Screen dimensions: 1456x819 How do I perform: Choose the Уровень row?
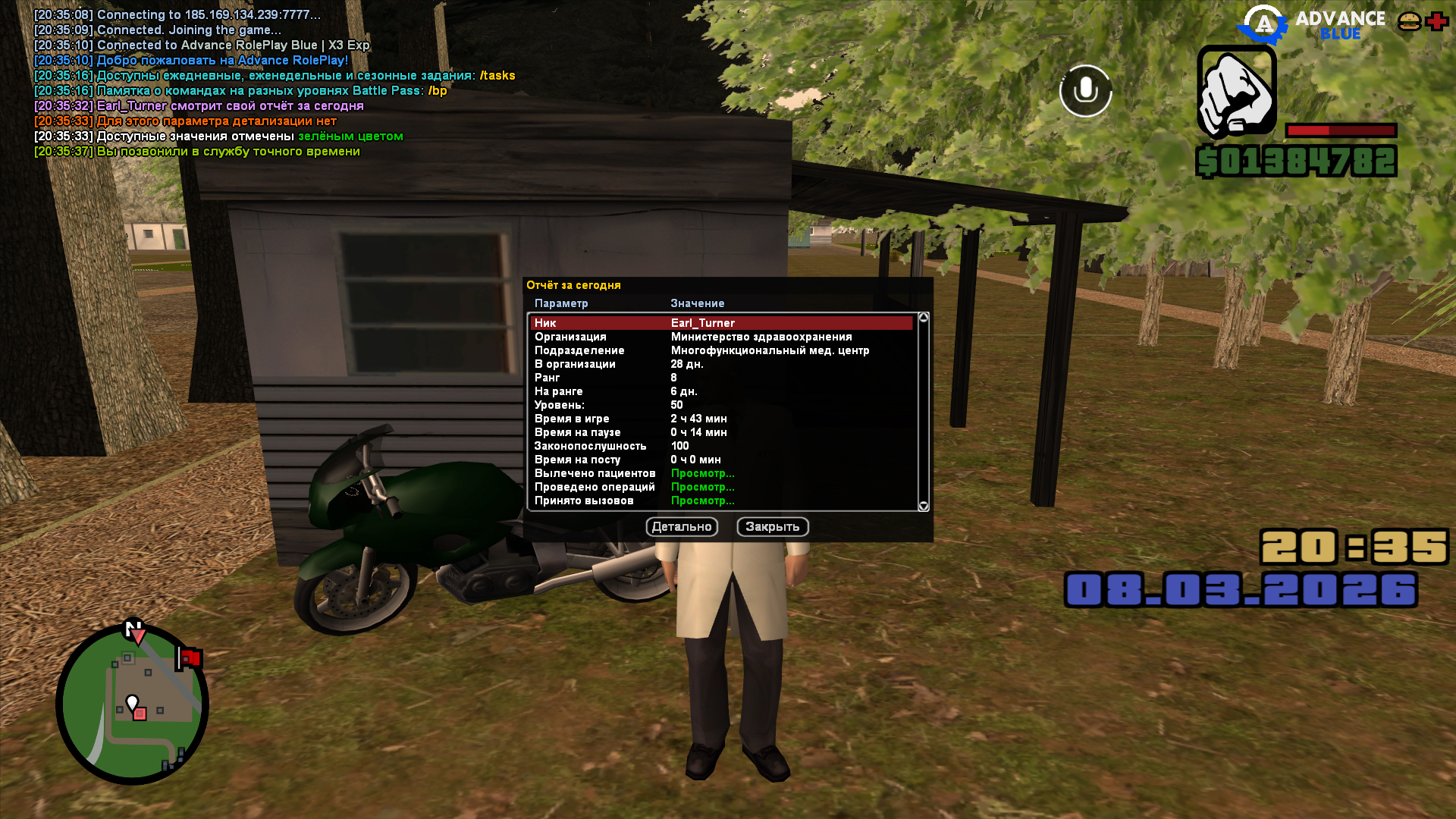pyautogui.click(x=720, y=405)
